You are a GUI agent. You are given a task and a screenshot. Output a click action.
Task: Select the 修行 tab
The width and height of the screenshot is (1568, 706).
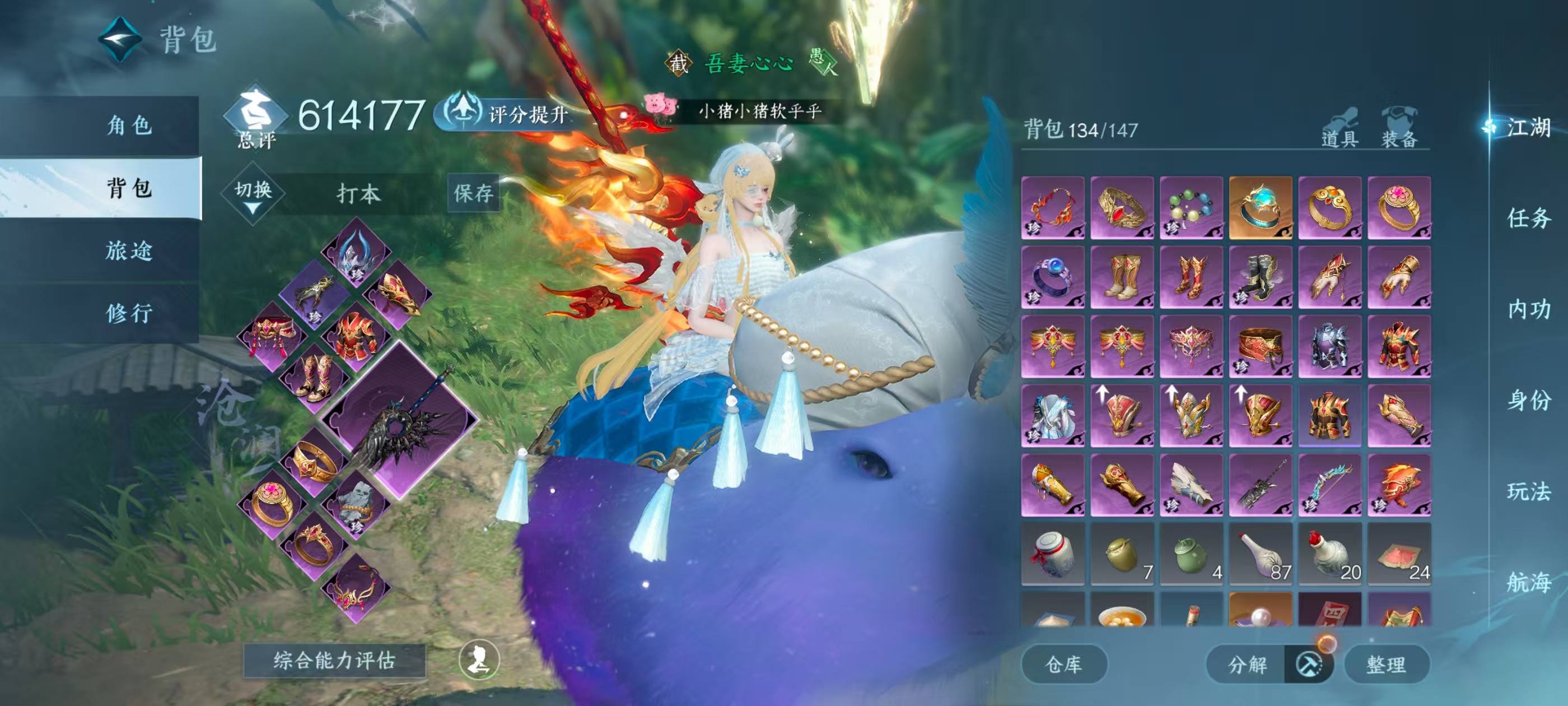[128, 313]
